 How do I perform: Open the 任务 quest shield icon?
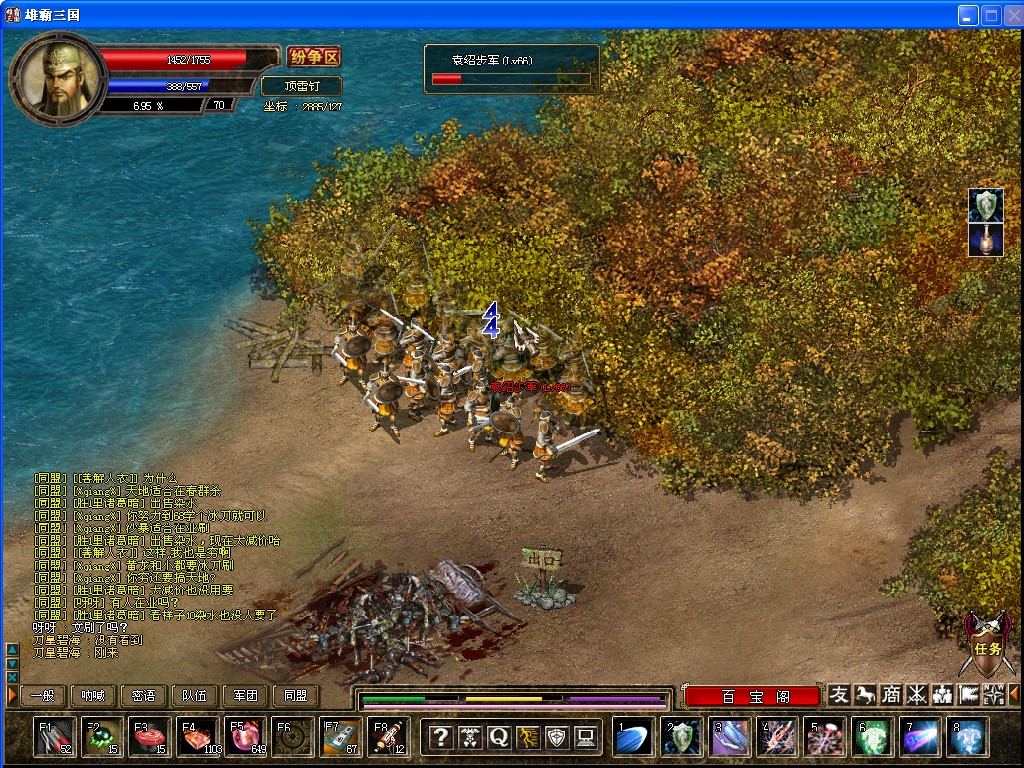(981, 645)
